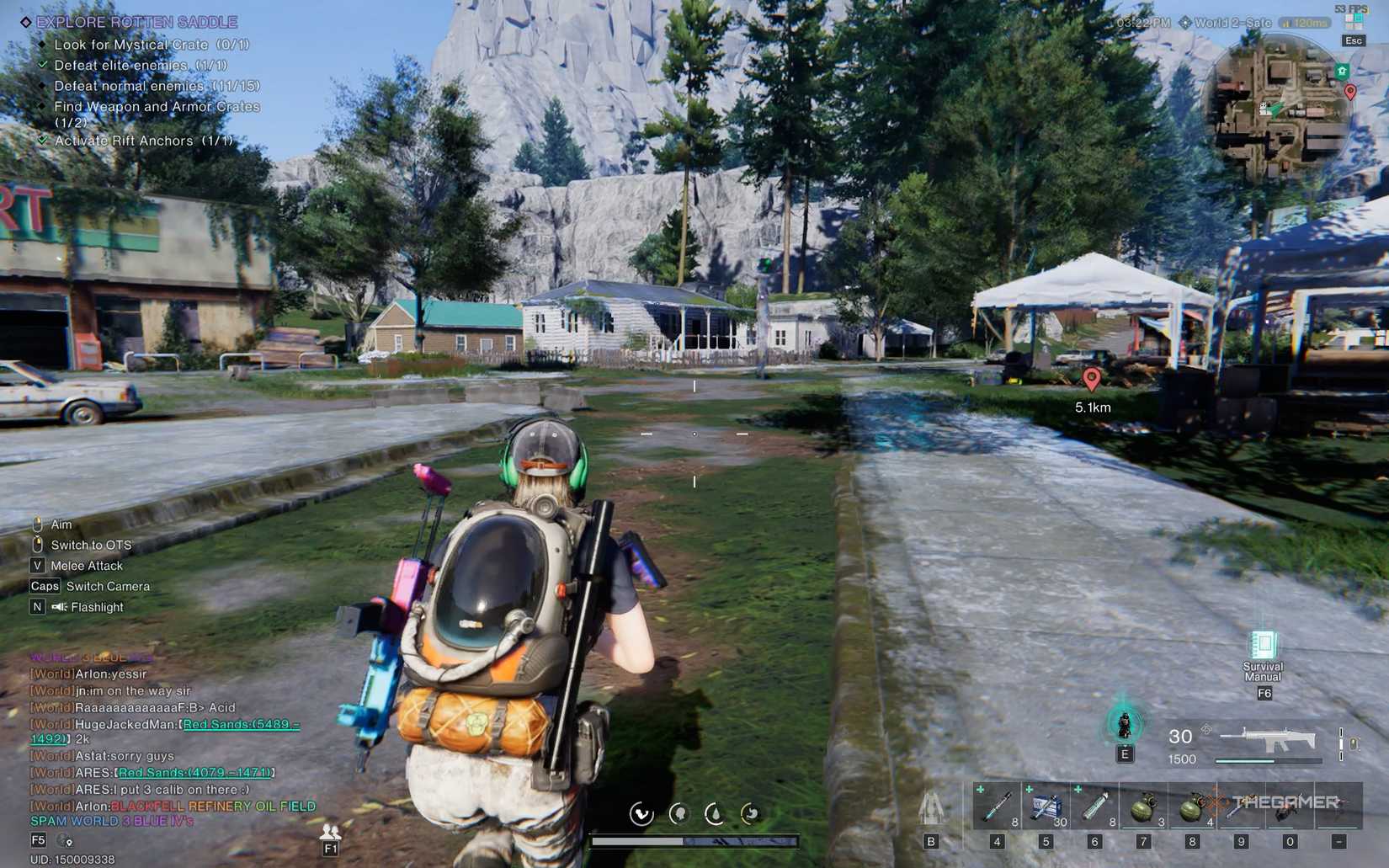Click the checkmark on Activate Rift Anchors

tap(43, 140)
